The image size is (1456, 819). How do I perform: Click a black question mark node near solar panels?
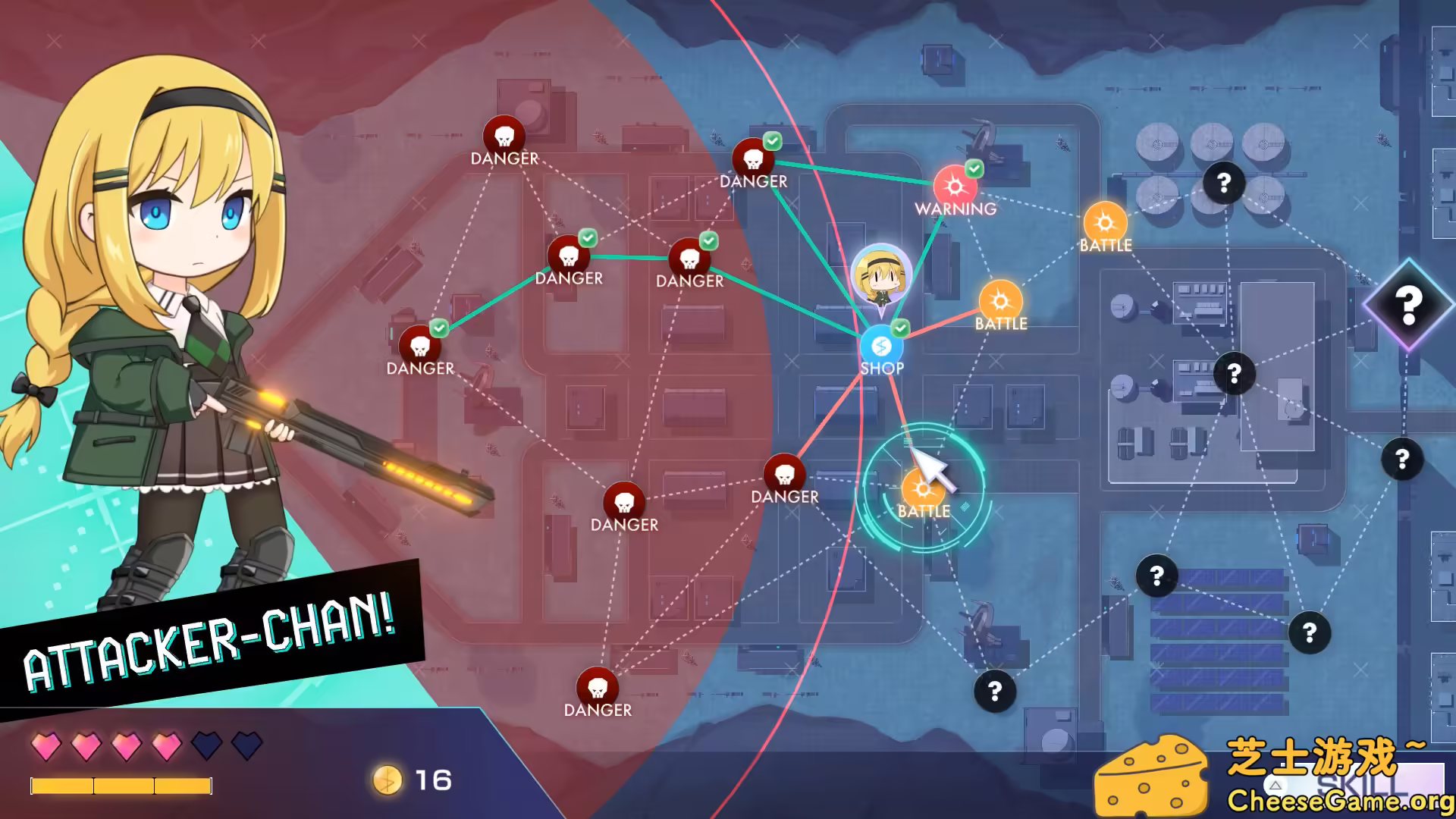[1156, 575]
